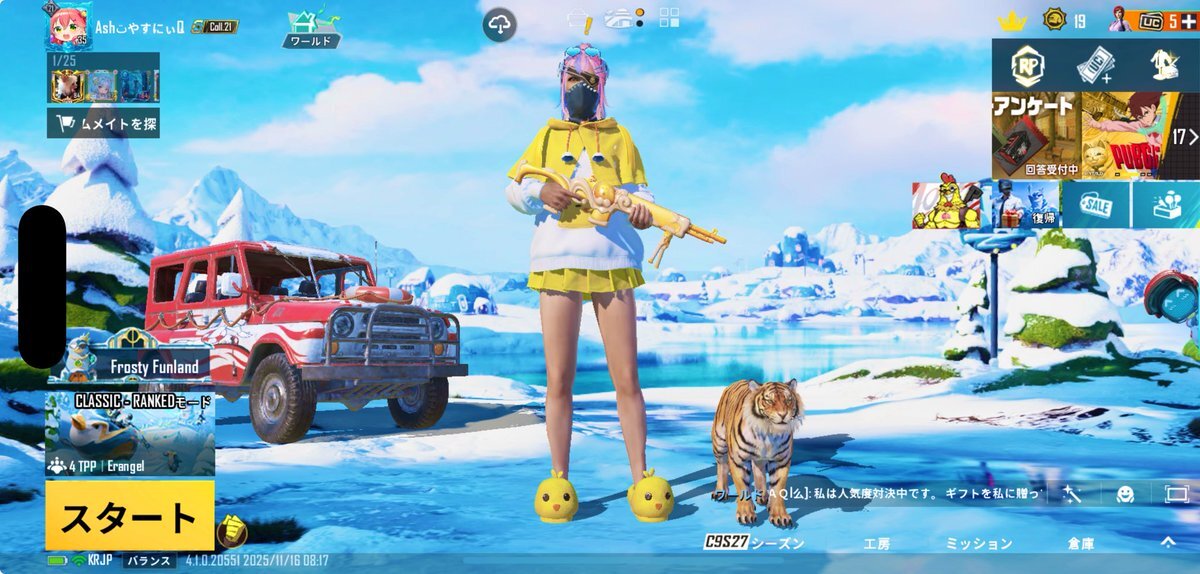Open the Royale Pass RP icon

1027,66
